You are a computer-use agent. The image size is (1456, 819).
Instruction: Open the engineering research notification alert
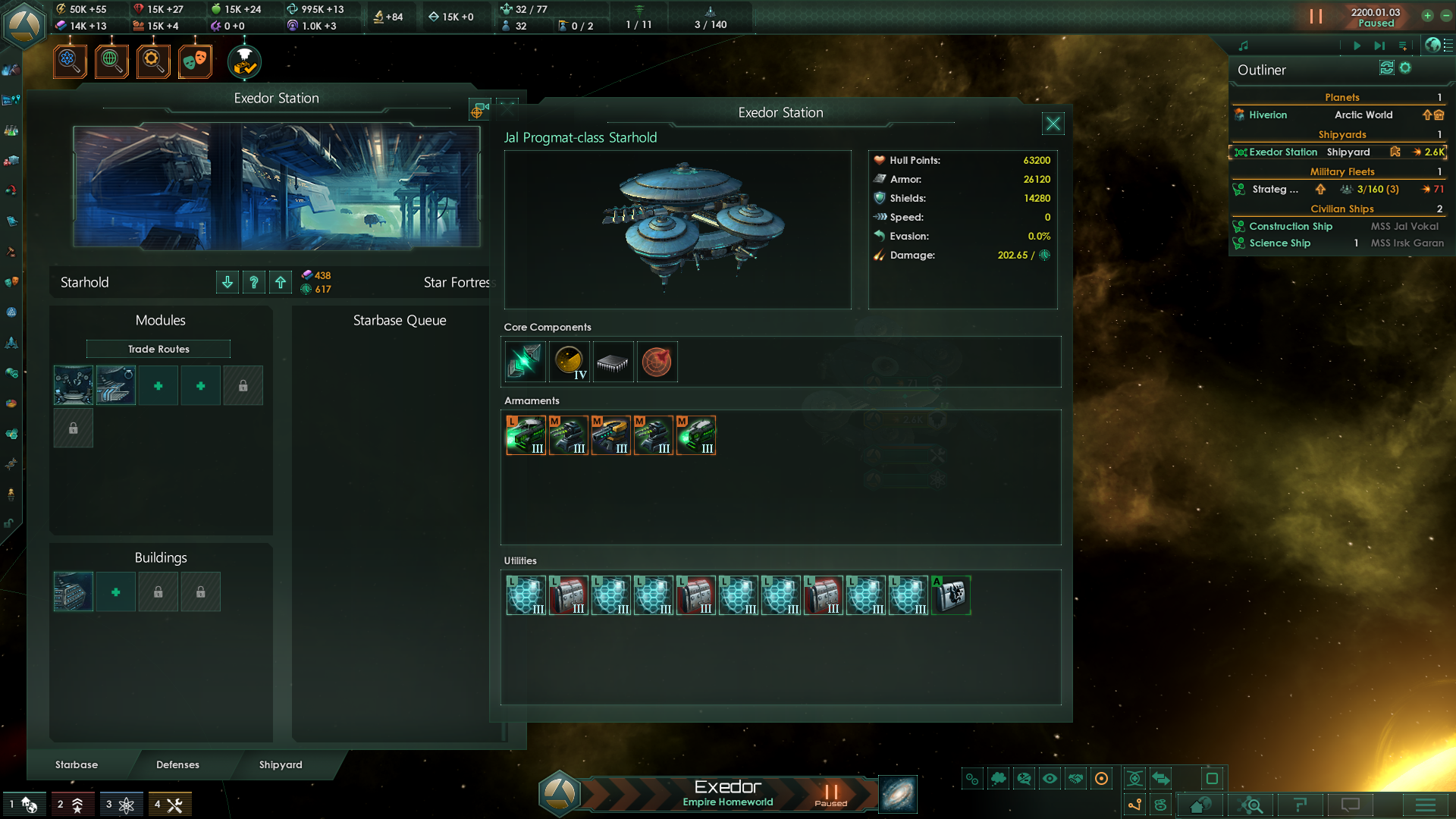pos(153,61)
